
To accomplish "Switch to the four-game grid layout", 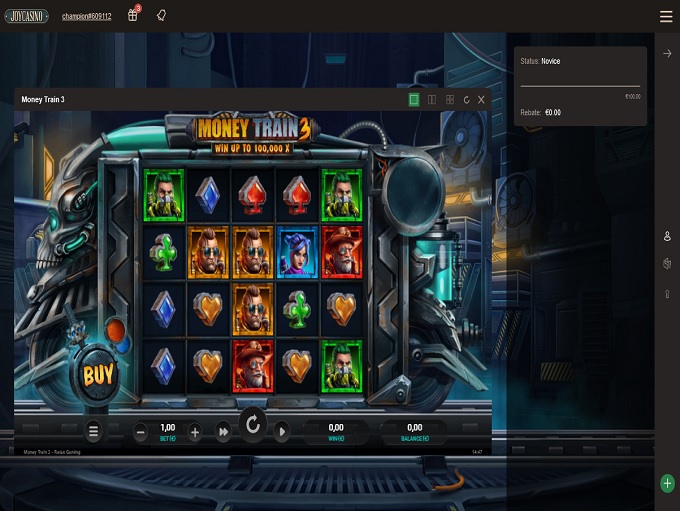I will 450,100.
